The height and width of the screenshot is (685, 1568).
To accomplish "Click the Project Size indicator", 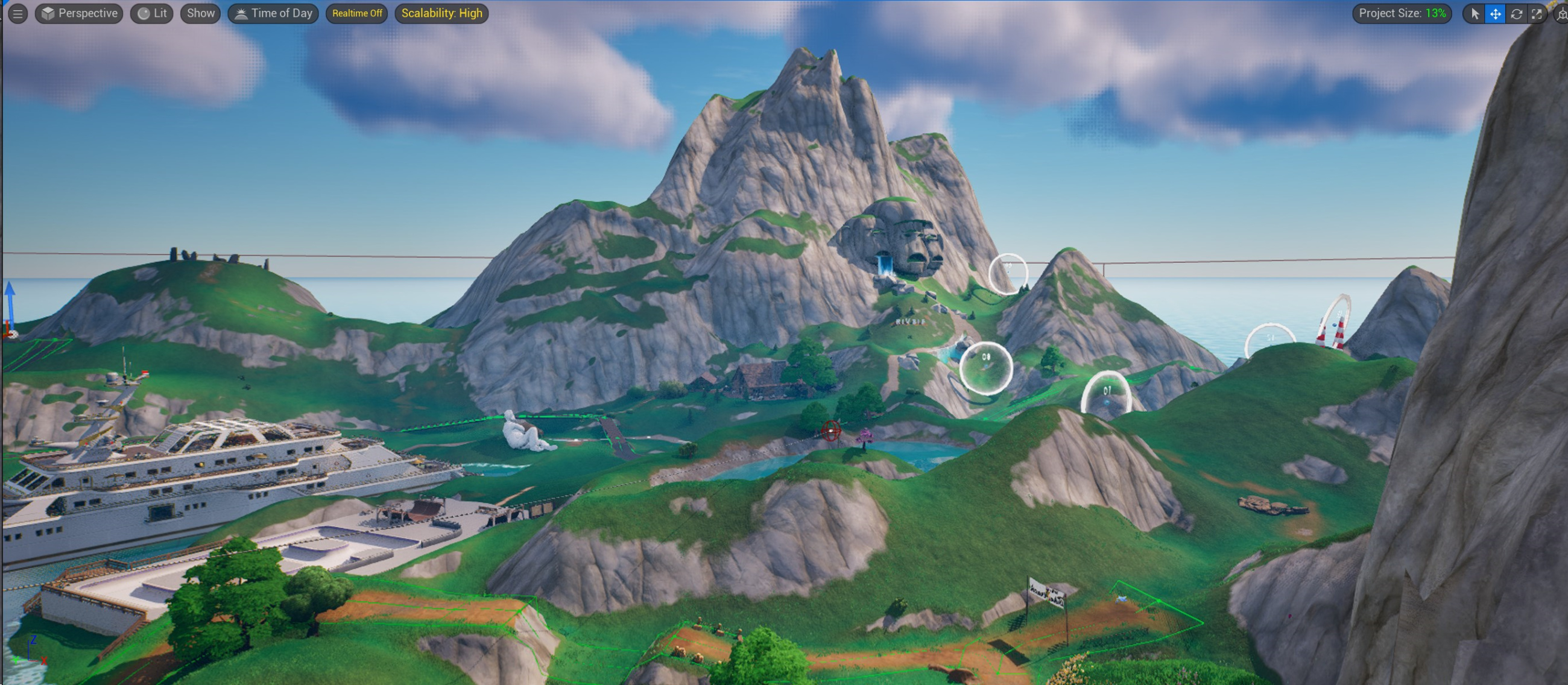I will 1401,13.
